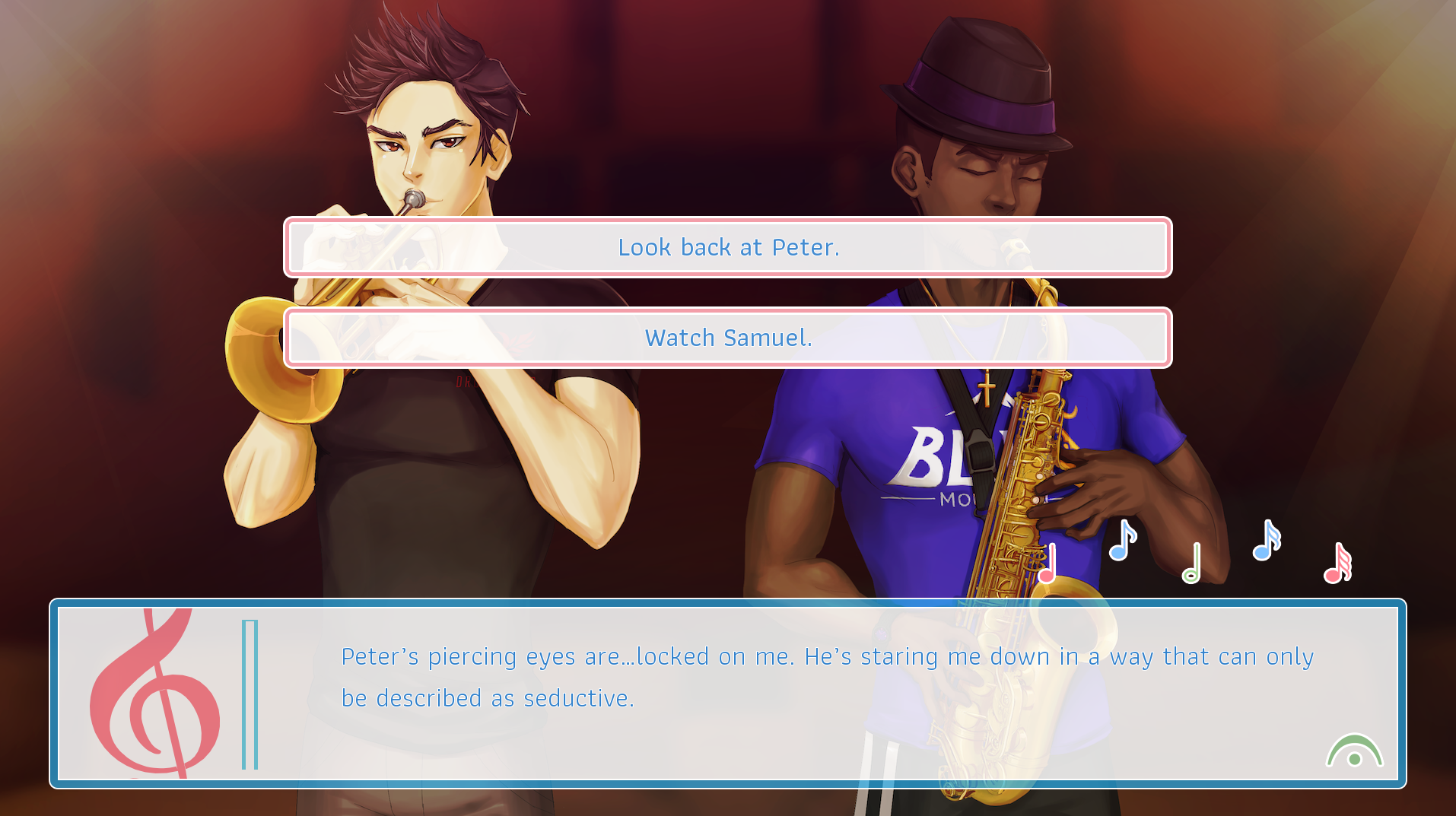Click the pink triple-flag note icon
This screenshot has width=1456, height=816.
coord(1337,564)
